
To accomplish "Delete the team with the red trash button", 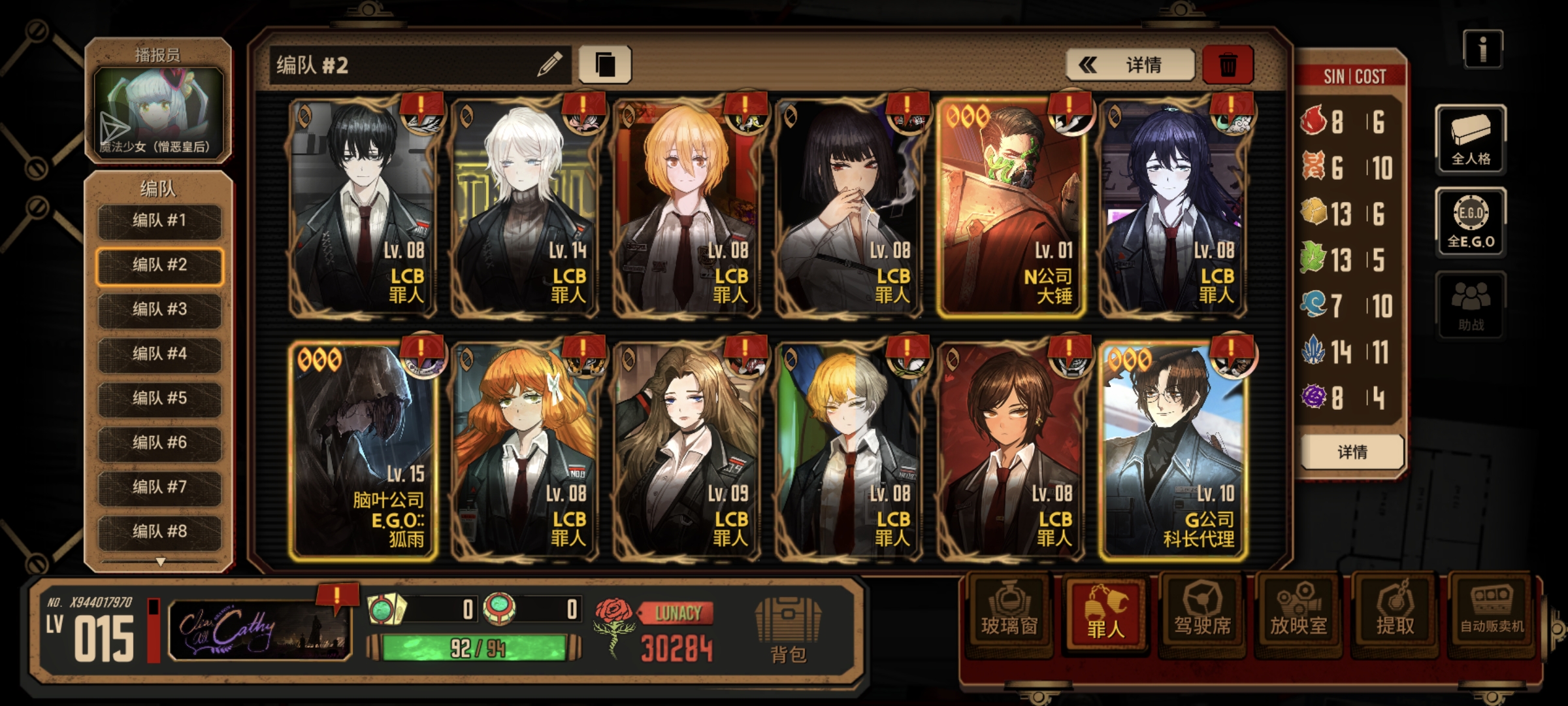I will coord(1228,65).
